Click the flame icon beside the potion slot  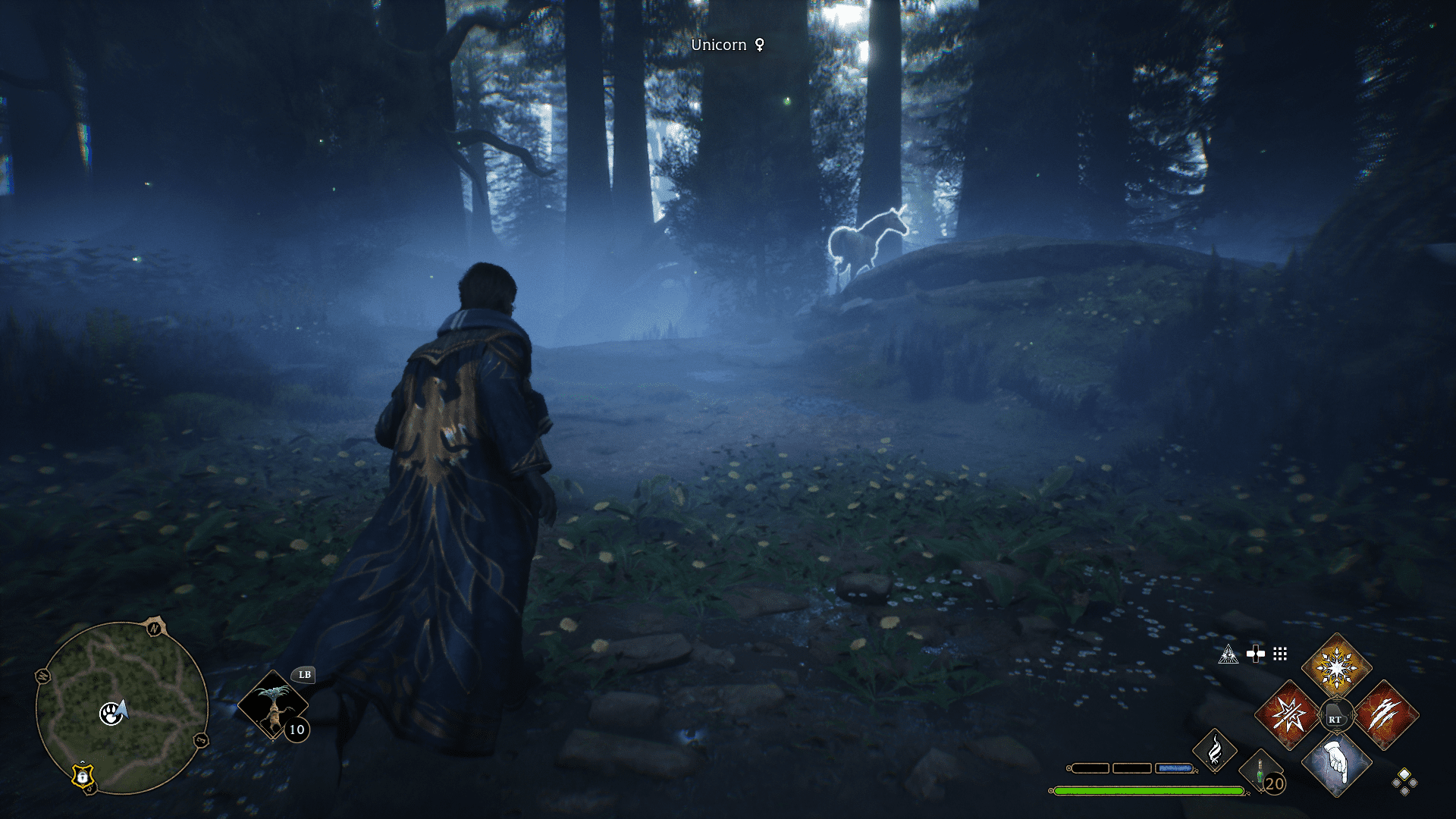1215,749
